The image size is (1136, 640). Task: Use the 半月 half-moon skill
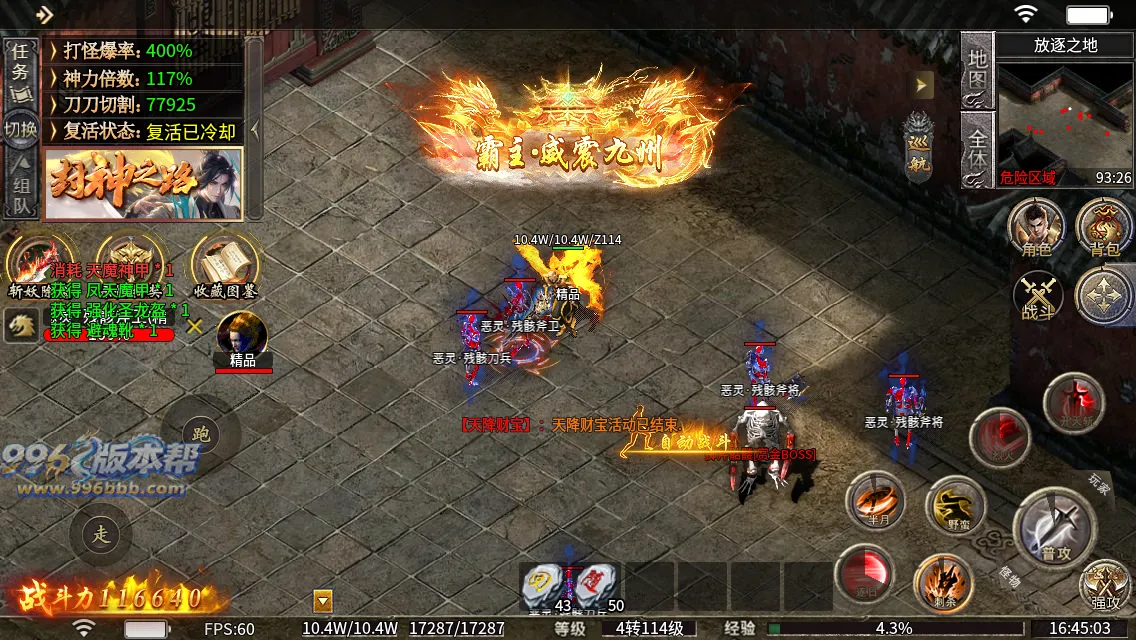[x=875, y=500]
